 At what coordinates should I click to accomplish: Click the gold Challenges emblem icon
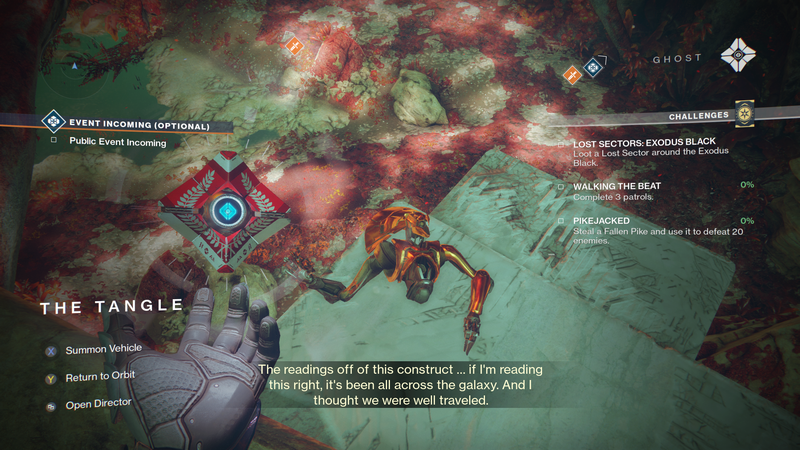point(742,114)
